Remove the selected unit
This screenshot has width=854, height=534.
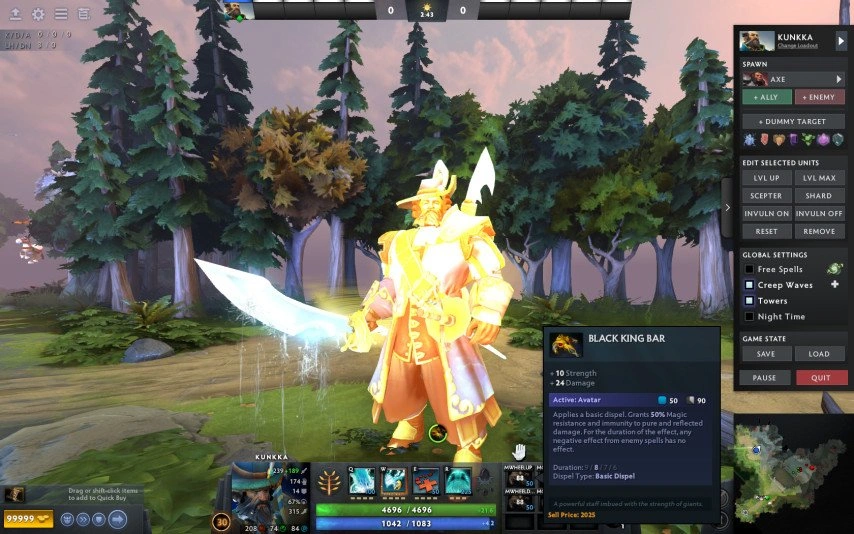click(819, 231)
